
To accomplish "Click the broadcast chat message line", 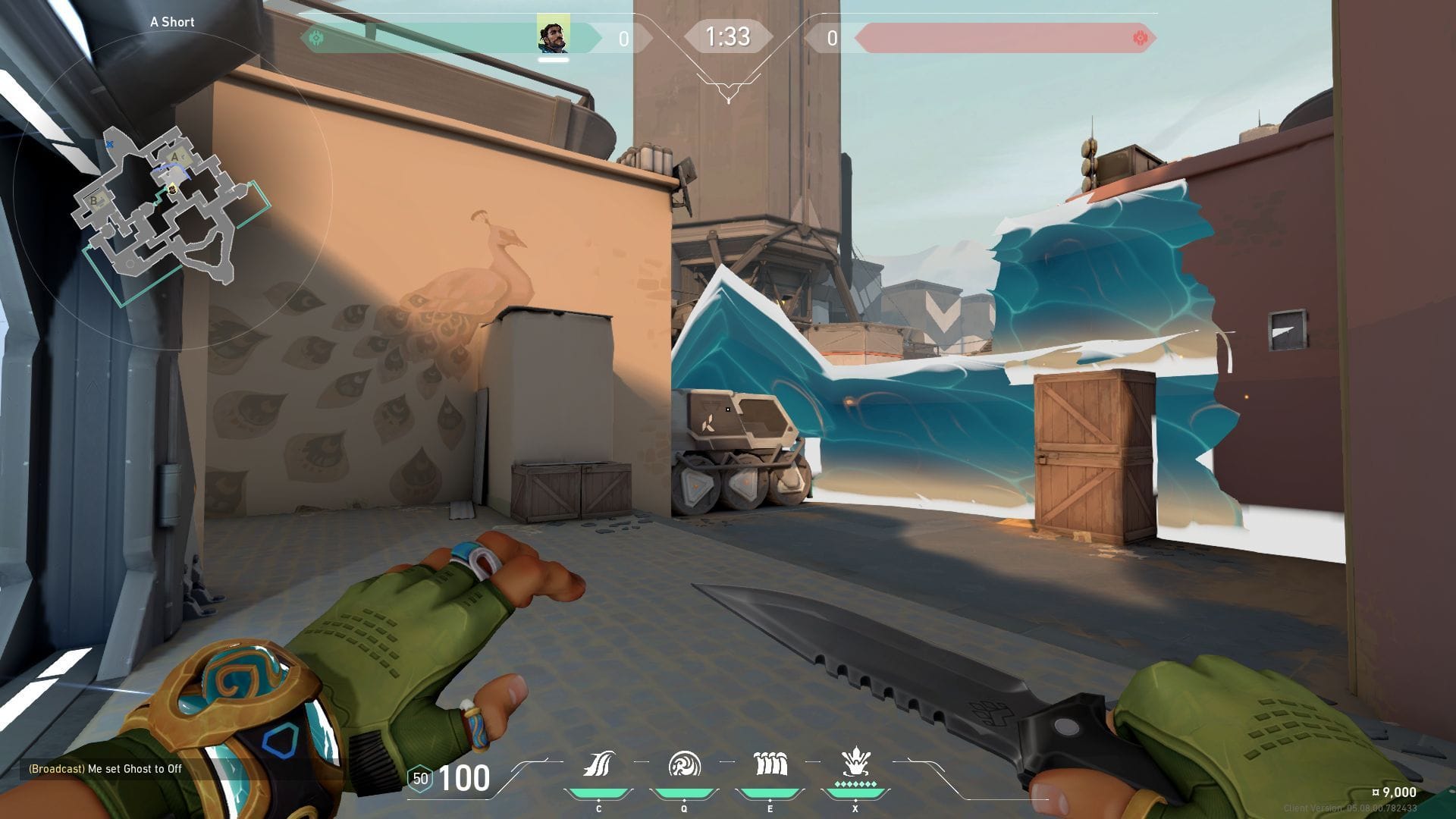I will [x=105, y=769].
